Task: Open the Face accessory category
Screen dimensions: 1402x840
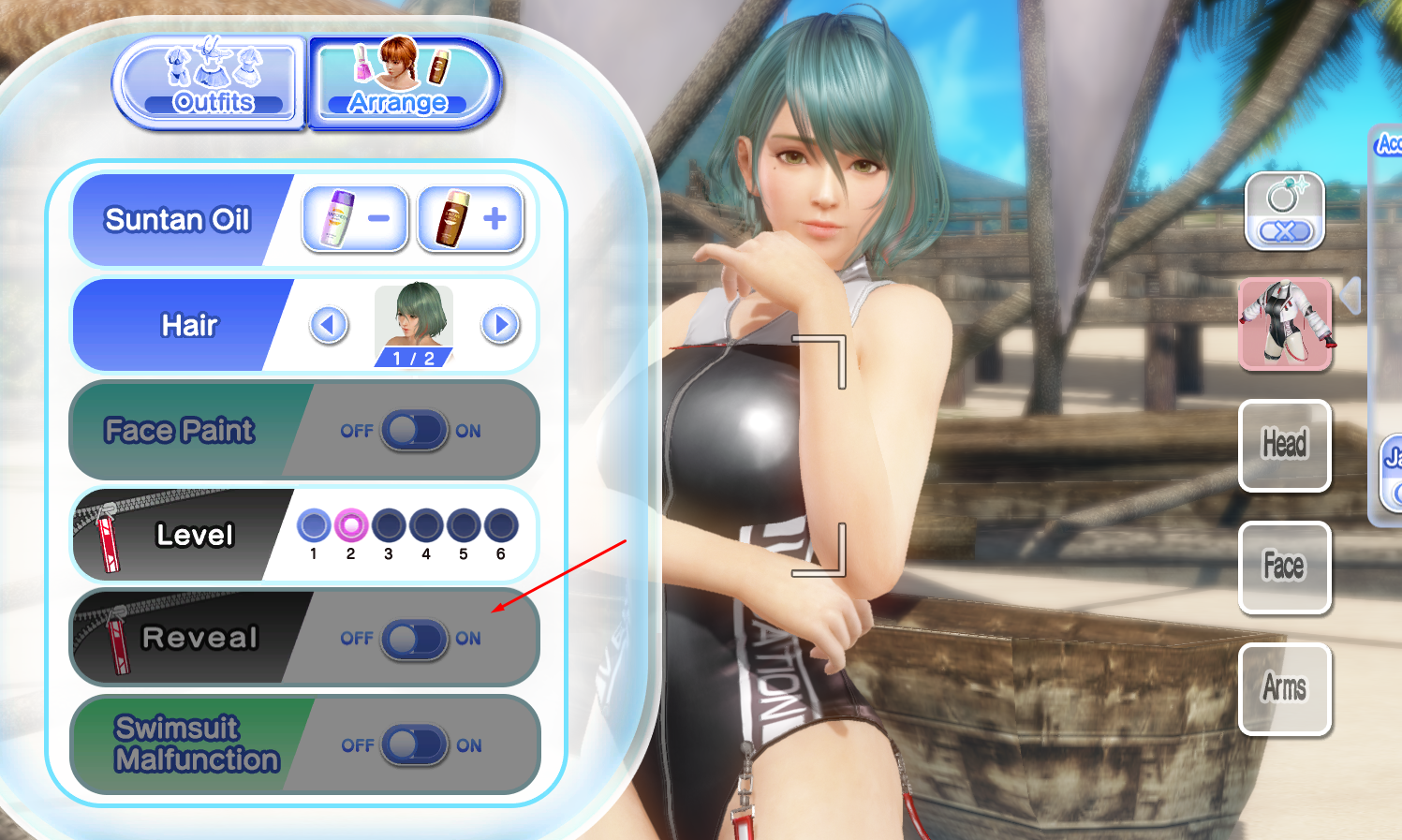Action: coord(1284,567)
